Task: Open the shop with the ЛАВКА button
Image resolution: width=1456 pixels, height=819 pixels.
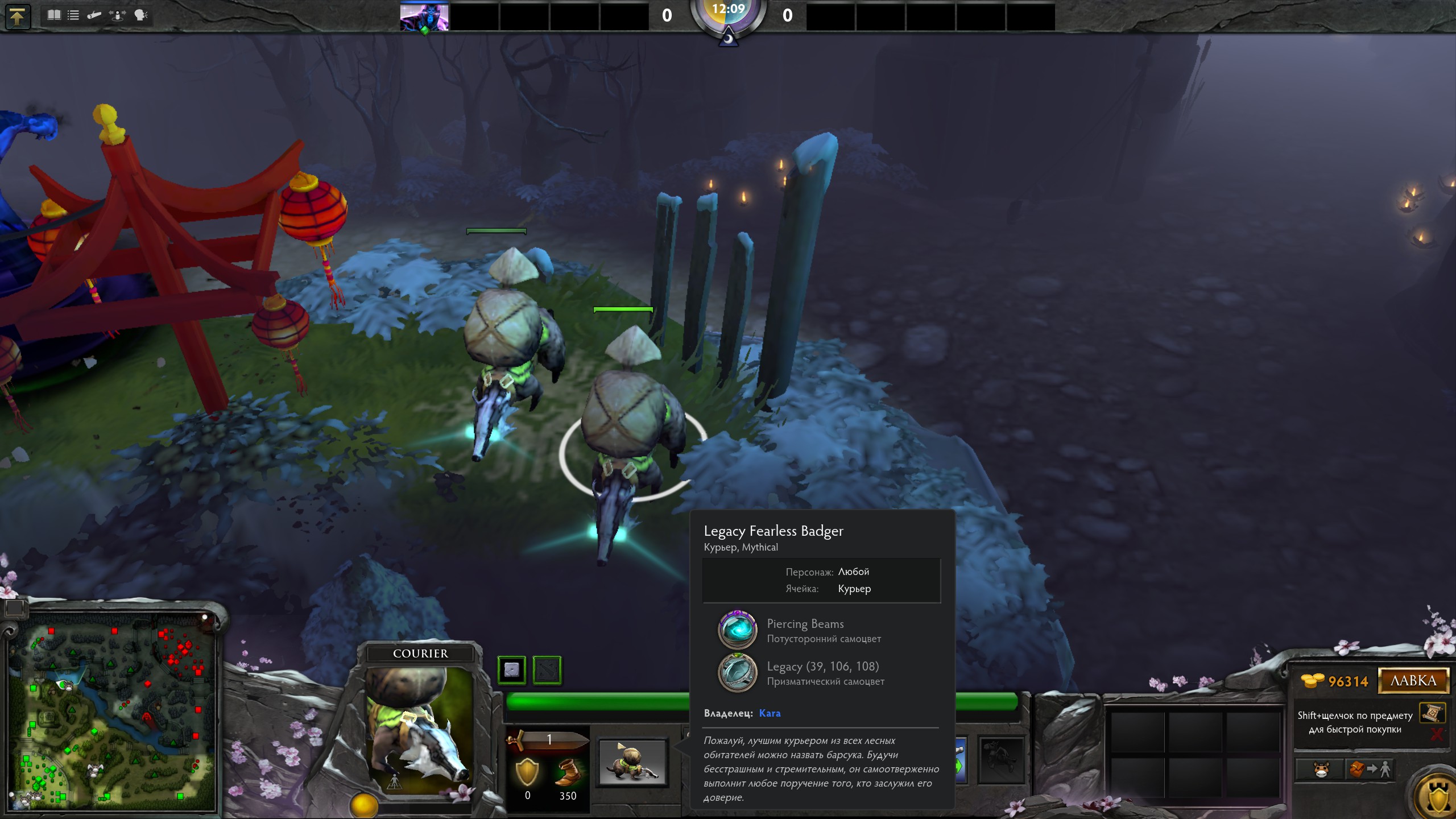Action: coord(1413,681)
